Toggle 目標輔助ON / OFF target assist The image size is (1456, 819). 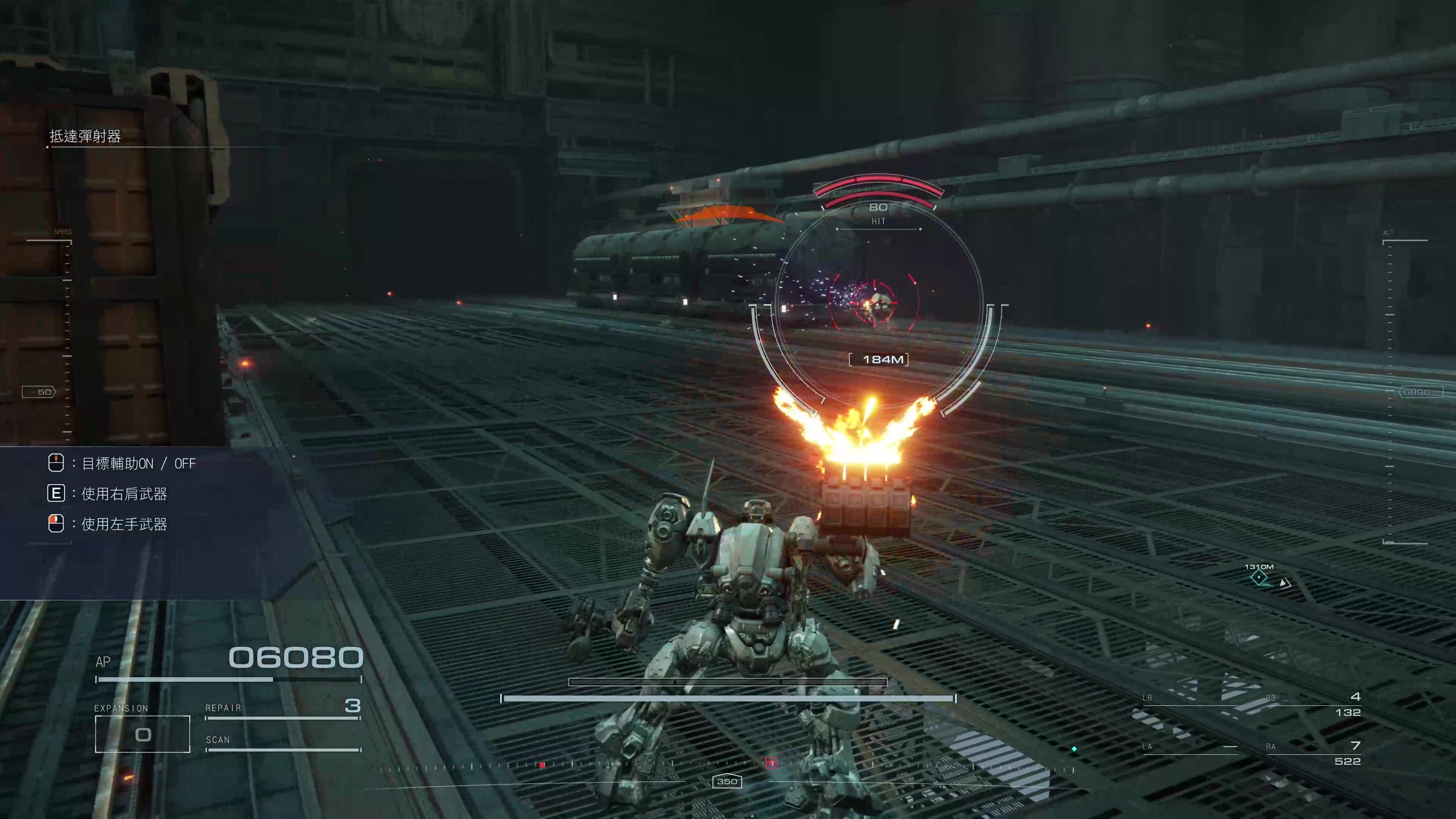click(x=138, y=463)
